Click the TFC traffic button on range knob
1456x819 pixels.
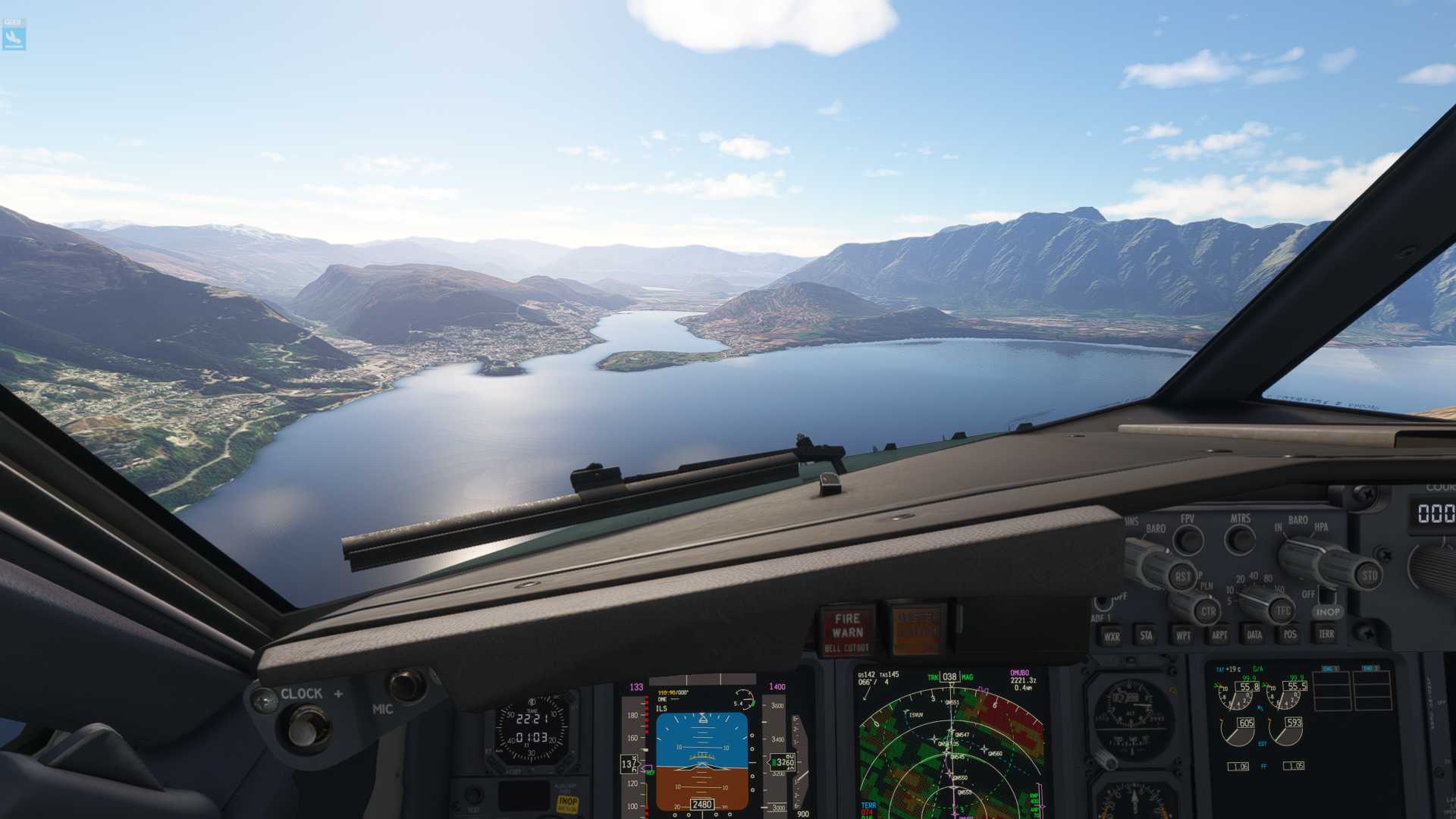click(1283, 610)
